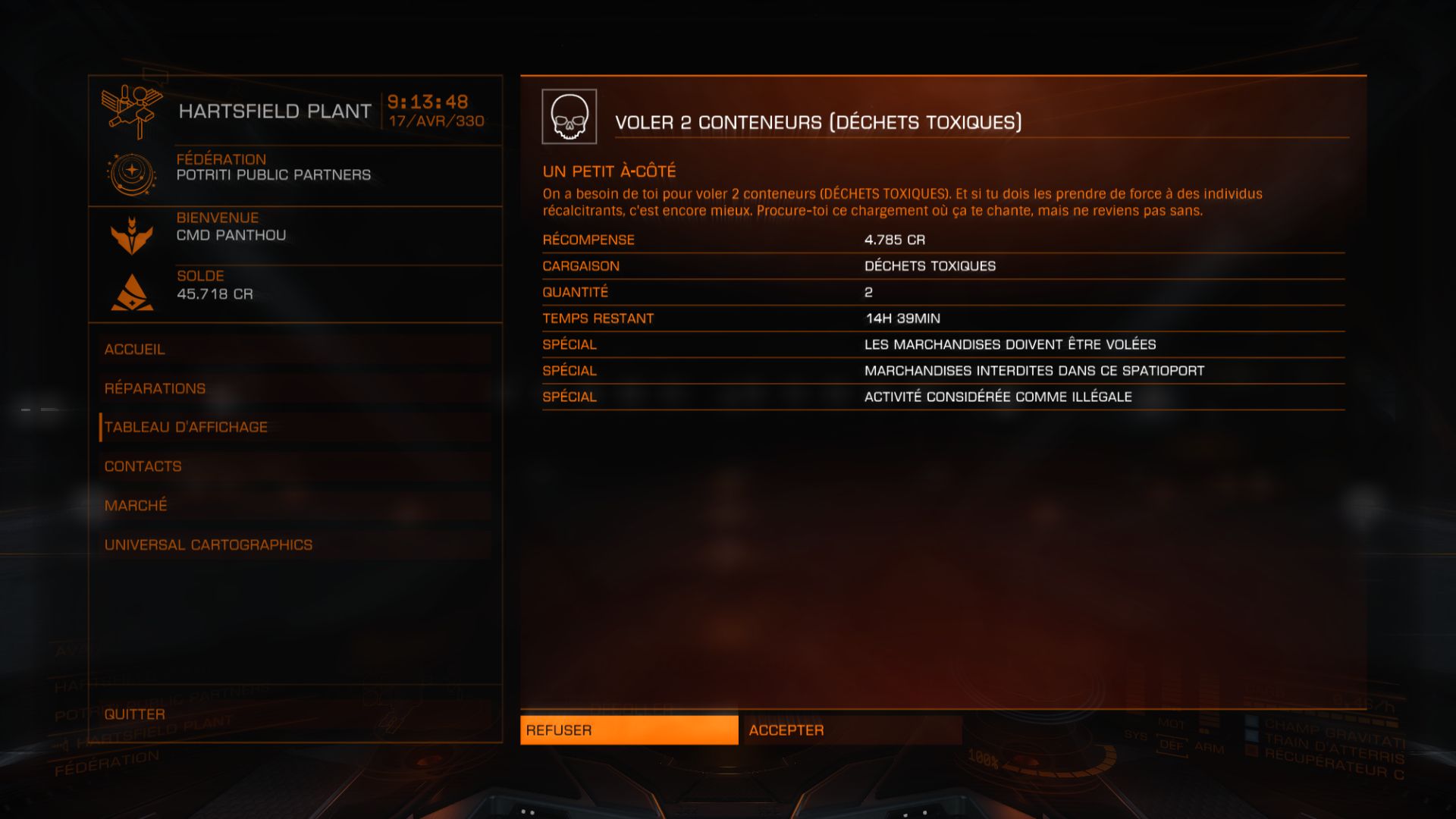1456x819 pixels.
Task: Click the ARM weapons power indicator
Action: [x=1208, y=747]
